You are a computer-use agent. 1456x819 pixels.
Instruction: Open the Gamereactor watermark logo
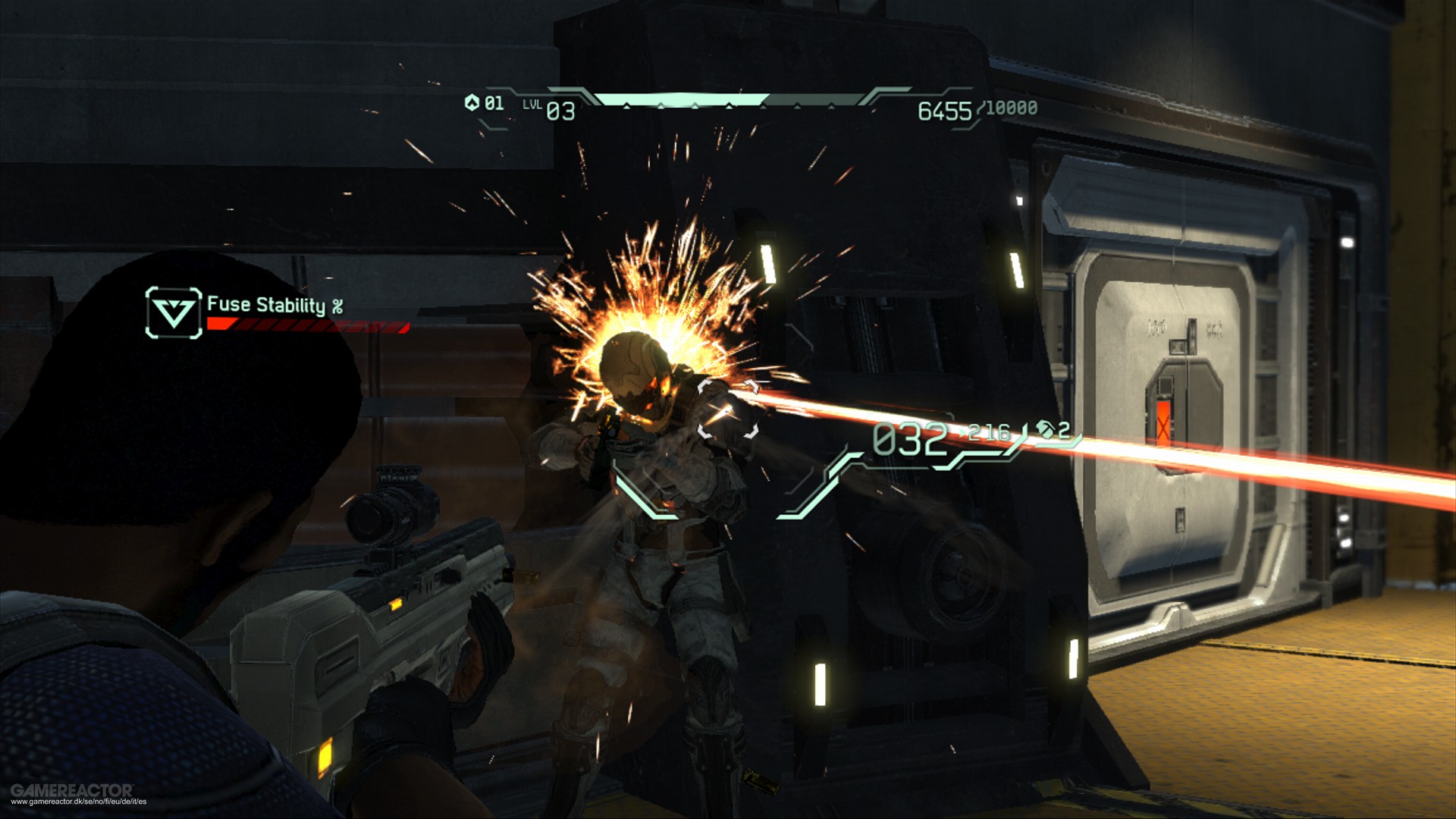tap(72, 789)
